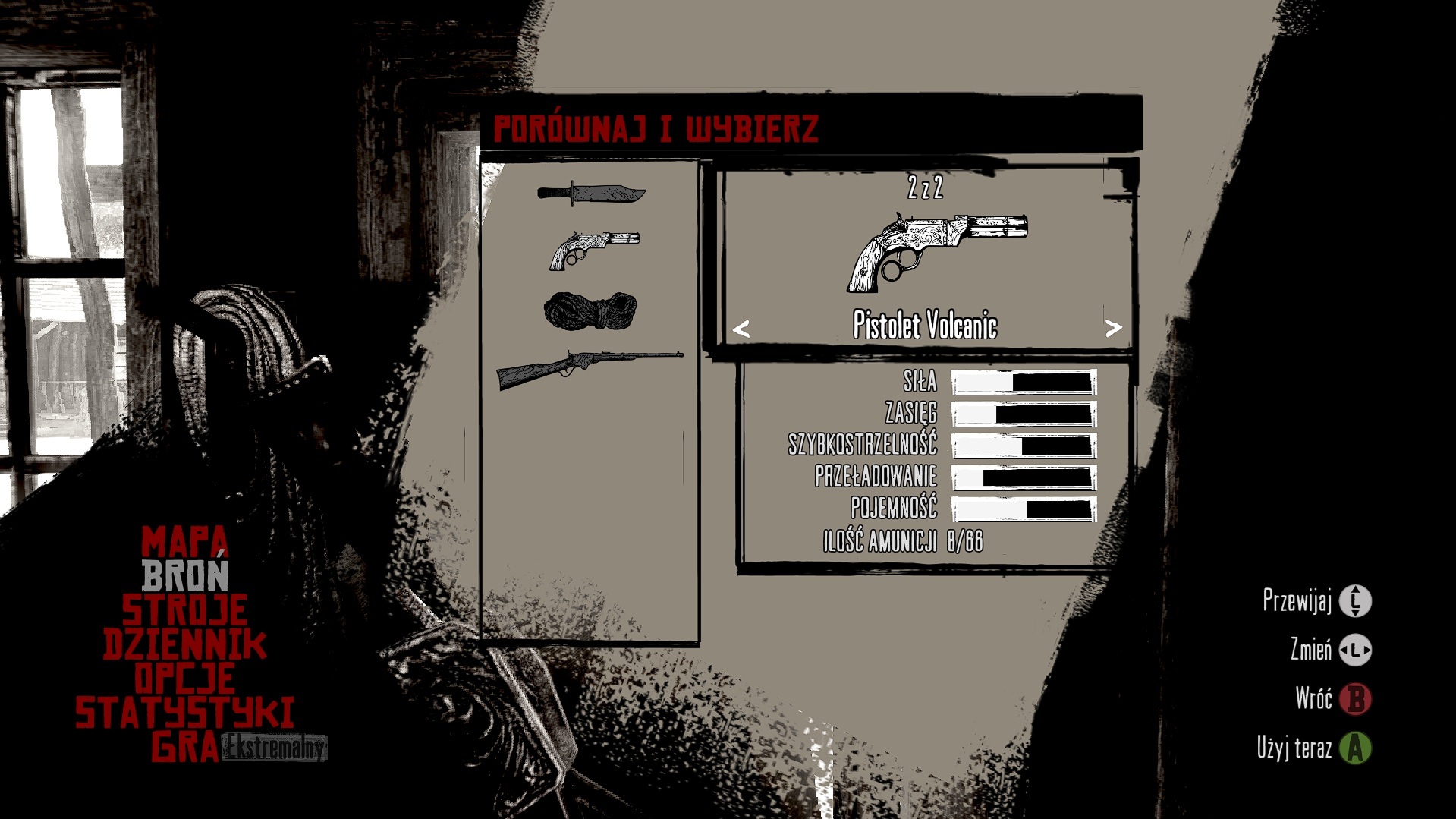1456x819 pixels.
Task: Show the Statystyki menu
Action: 184,713
